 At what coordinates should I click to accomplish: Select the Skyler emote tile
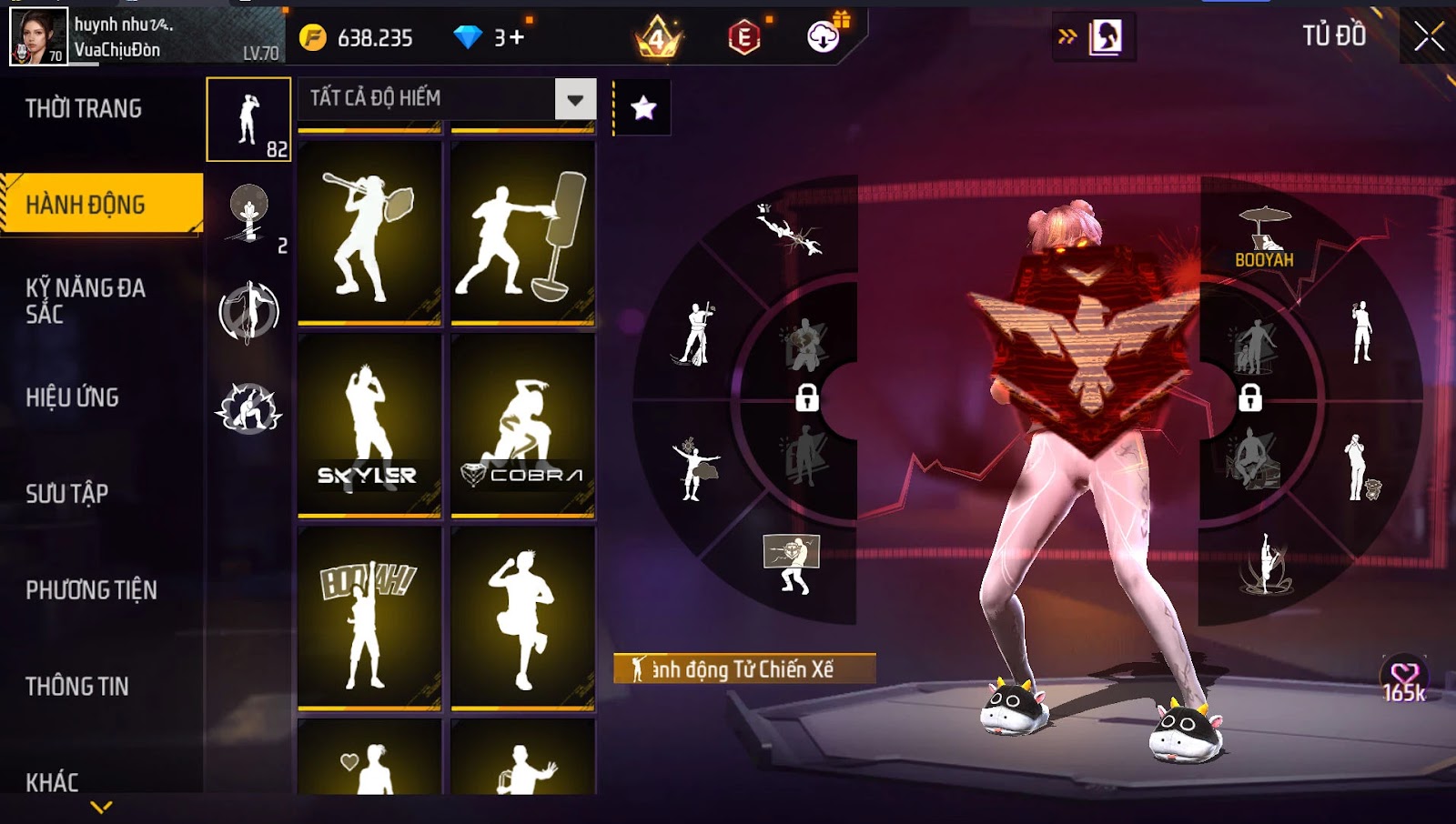[369, 425]
